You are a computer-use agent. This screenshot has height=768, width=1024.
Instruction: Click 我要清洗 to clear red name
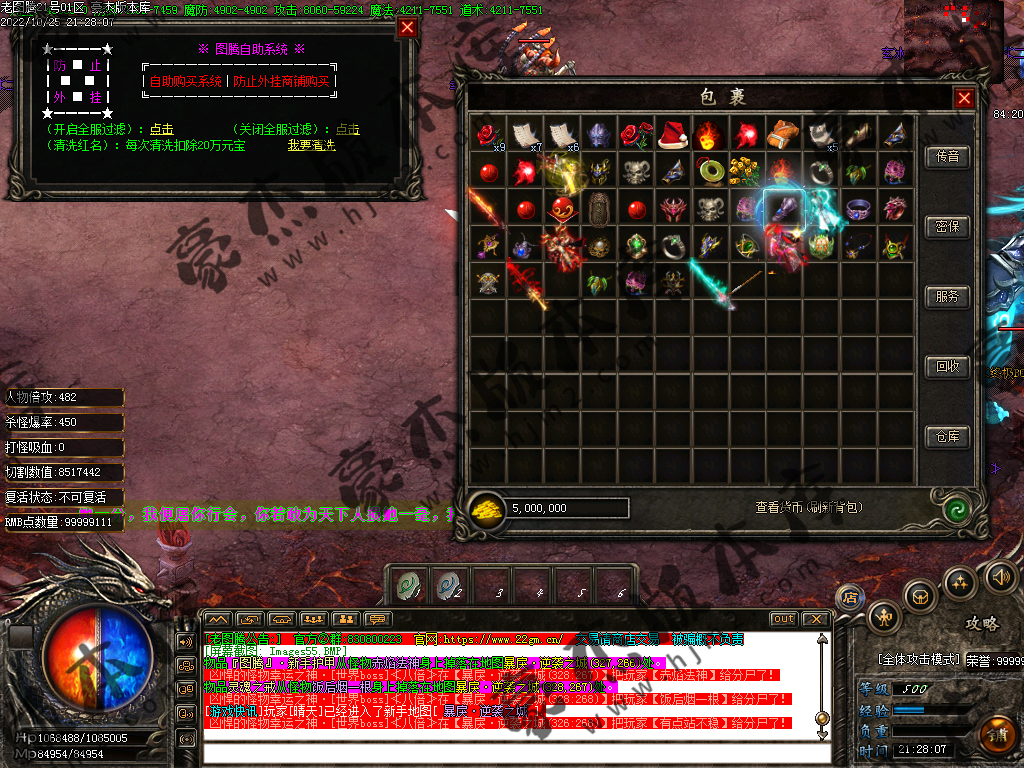311,145
